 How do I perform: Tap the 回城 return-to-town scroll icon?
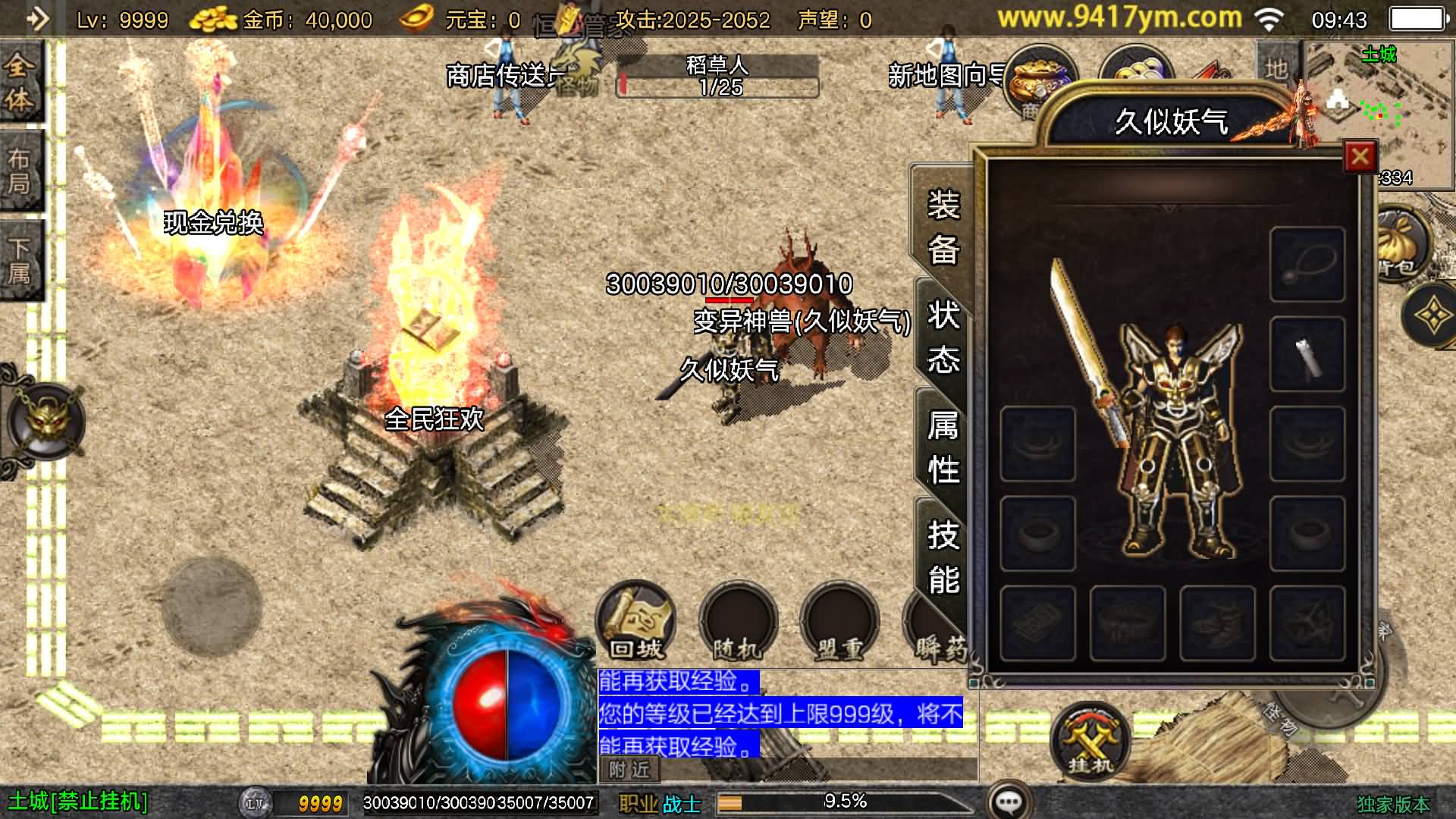click(x=635, y=622)
